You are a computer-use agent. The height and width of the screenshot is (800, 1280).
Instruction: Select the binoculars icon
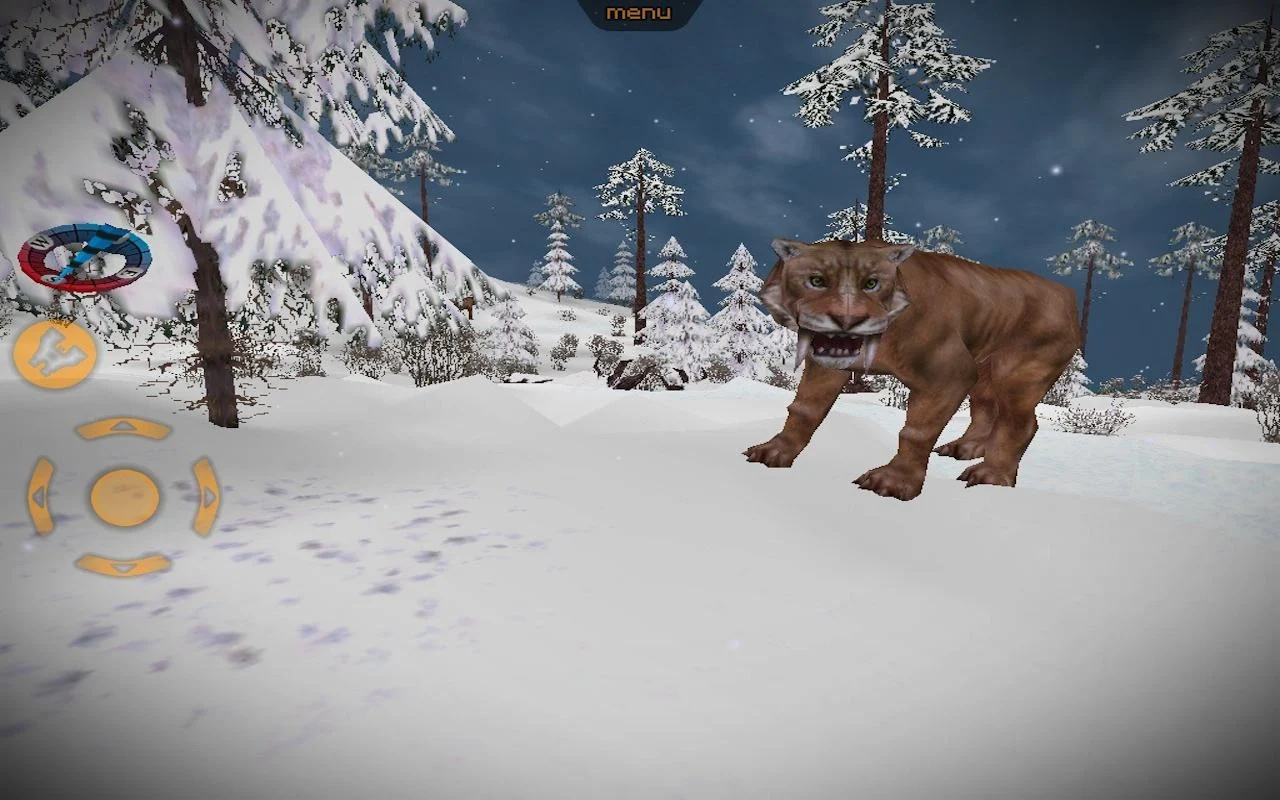coord(55,352)
